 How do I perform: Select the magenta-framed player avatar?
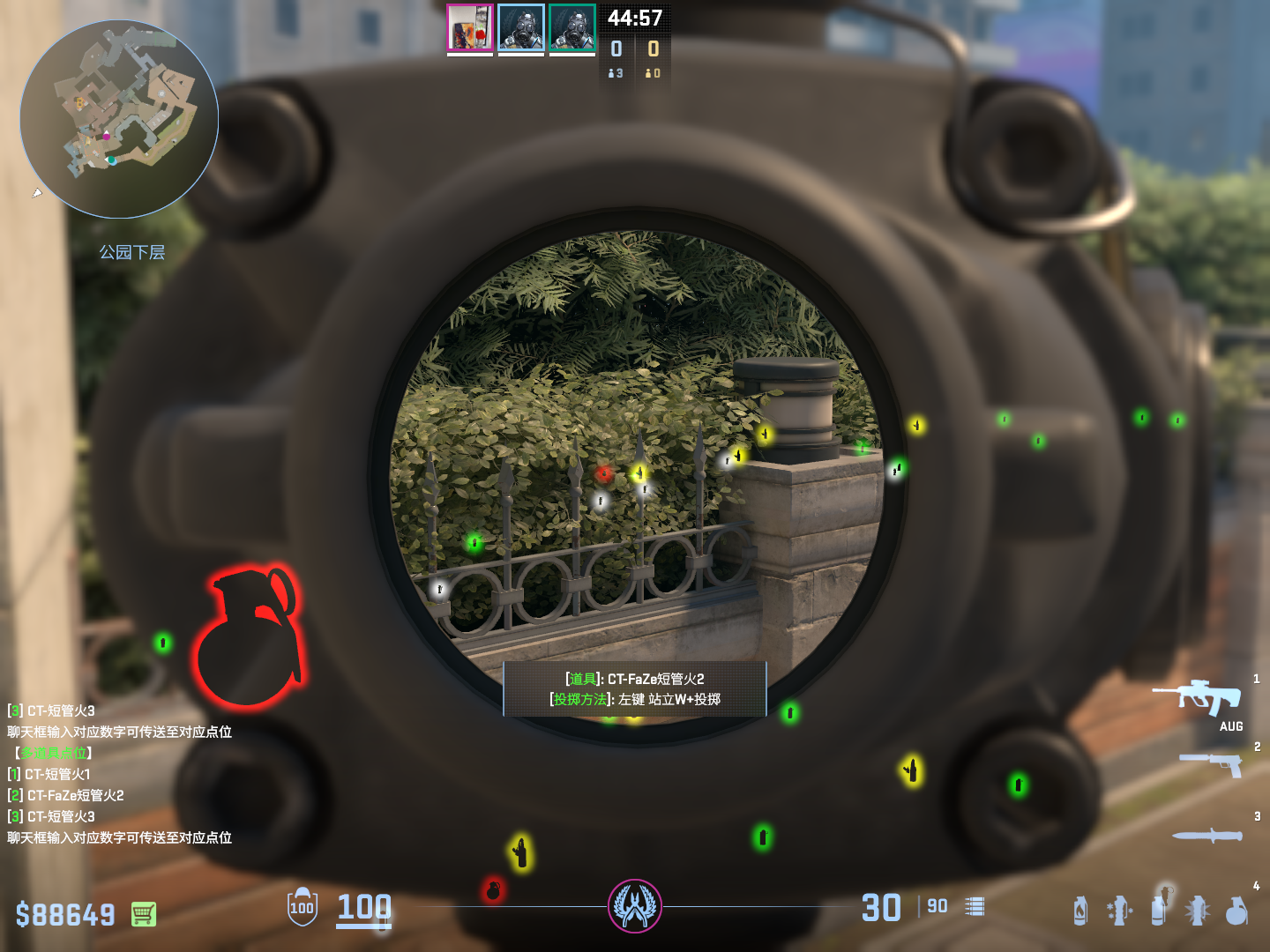click(470, 28)
